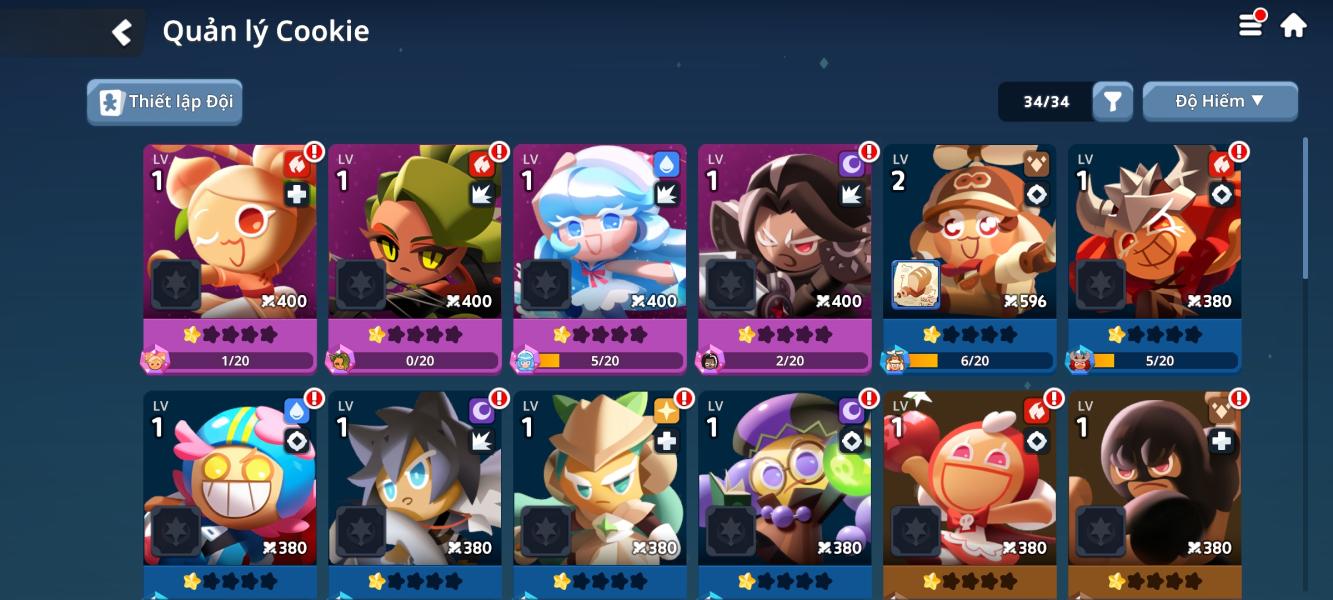The height and width of the screenshot is (600, 1333).
Task: Open the funnel filter button
Action: pyautogui.click(x=1112, y=102)
